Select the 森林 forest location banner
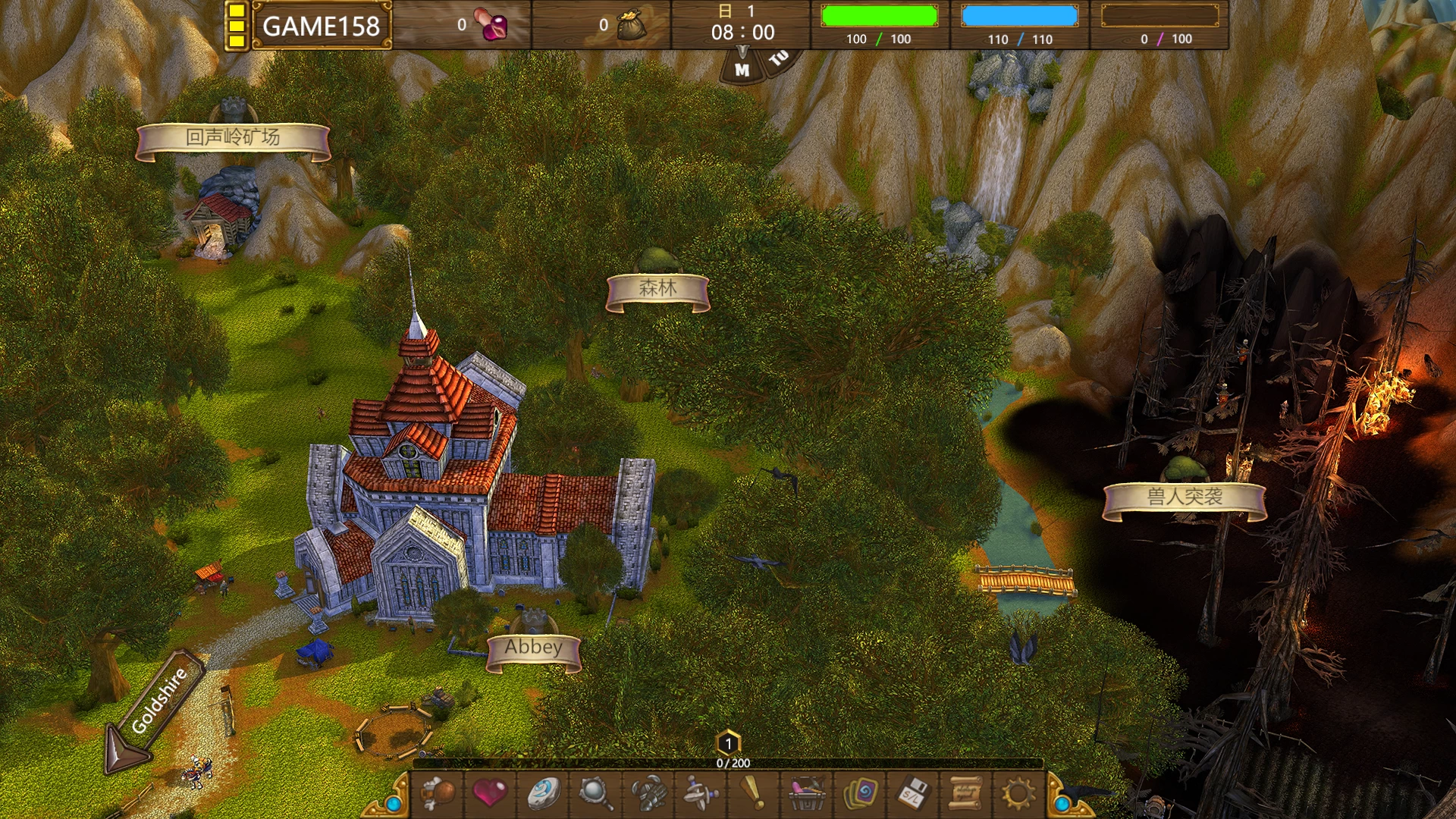The image size is (1456, 819). click(x=657, y=290)
